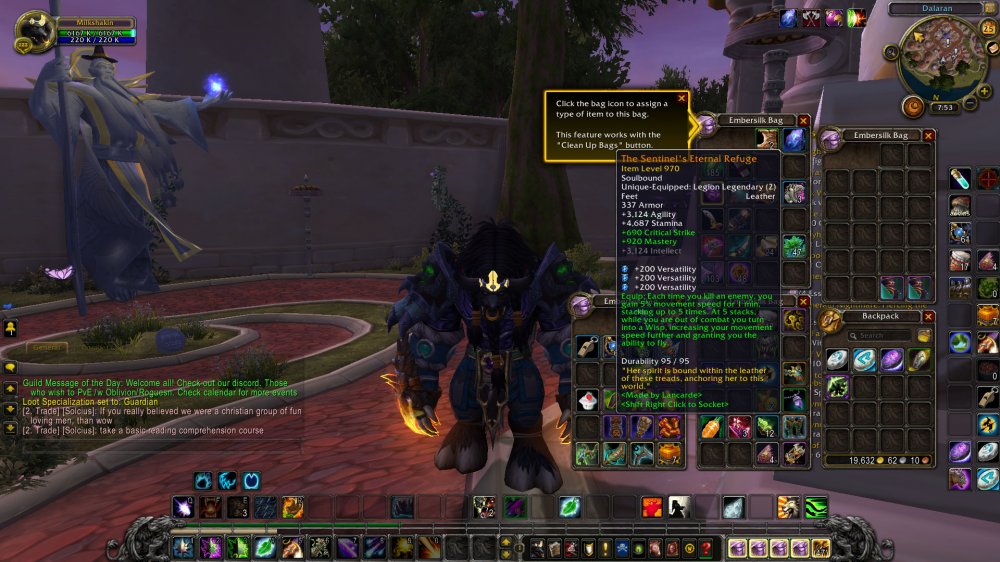Close the bag tutorial tooltip

click(x=682, y=98)
